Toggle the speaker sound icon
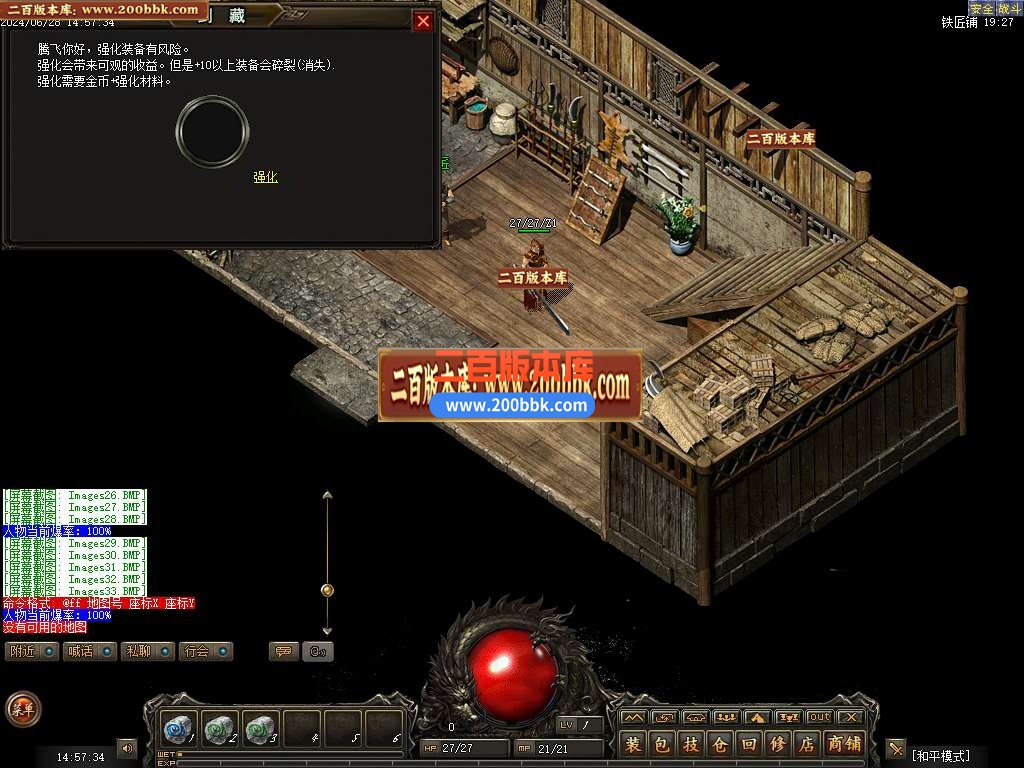The height and width of the screenshot is (768, 1024). pos(127,748)
